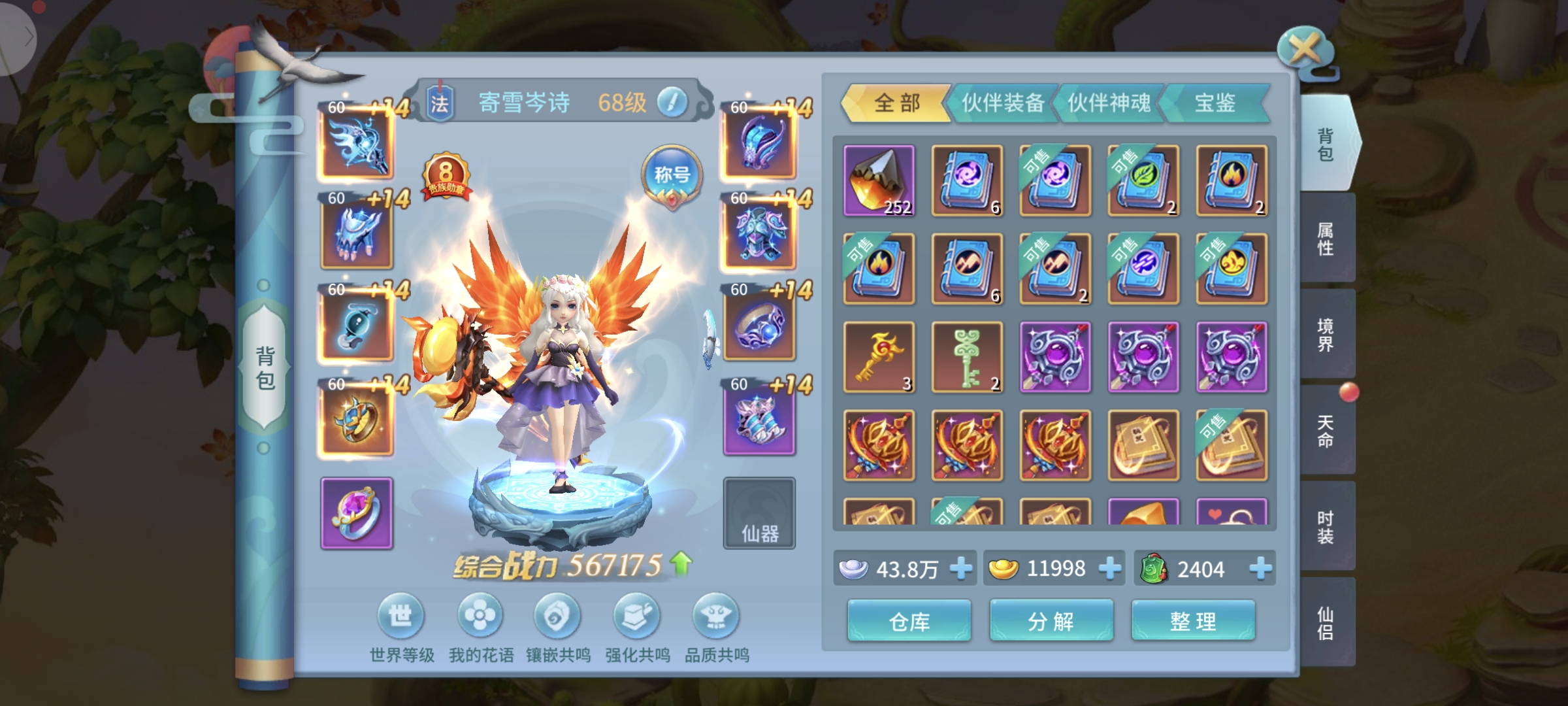
Task: Open the 仙侣 side tab
Action: click(x=1326, y=623)
